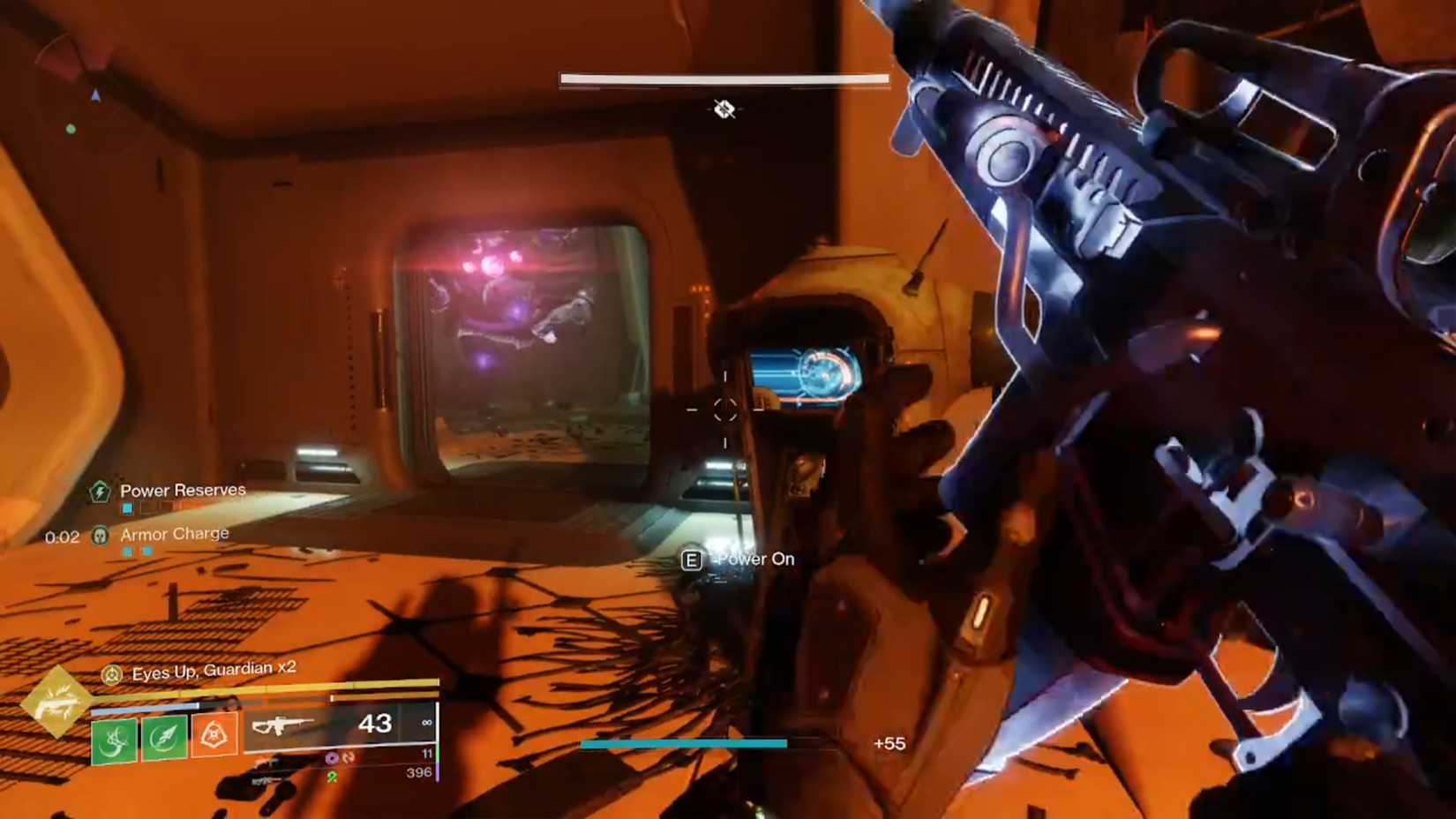1456x819 pixels.
Task: Toggle the second Armor Charge pip
Action: (x=146, y=551)
